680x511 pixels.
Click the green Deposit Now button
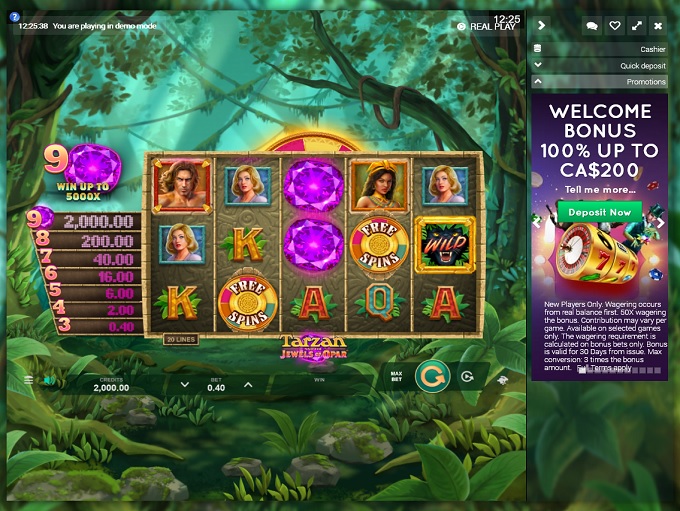[600, 212]
